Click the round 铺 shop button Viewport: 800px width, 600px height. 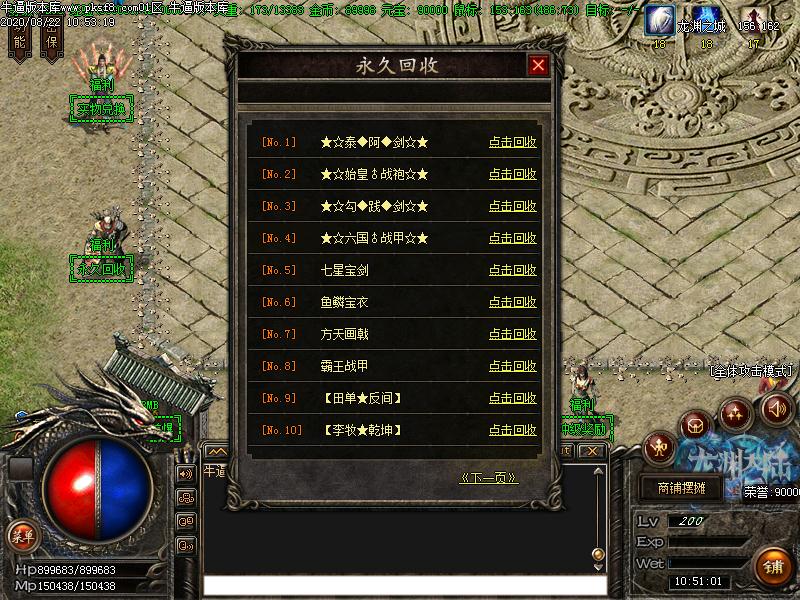(x=771, y=566)
